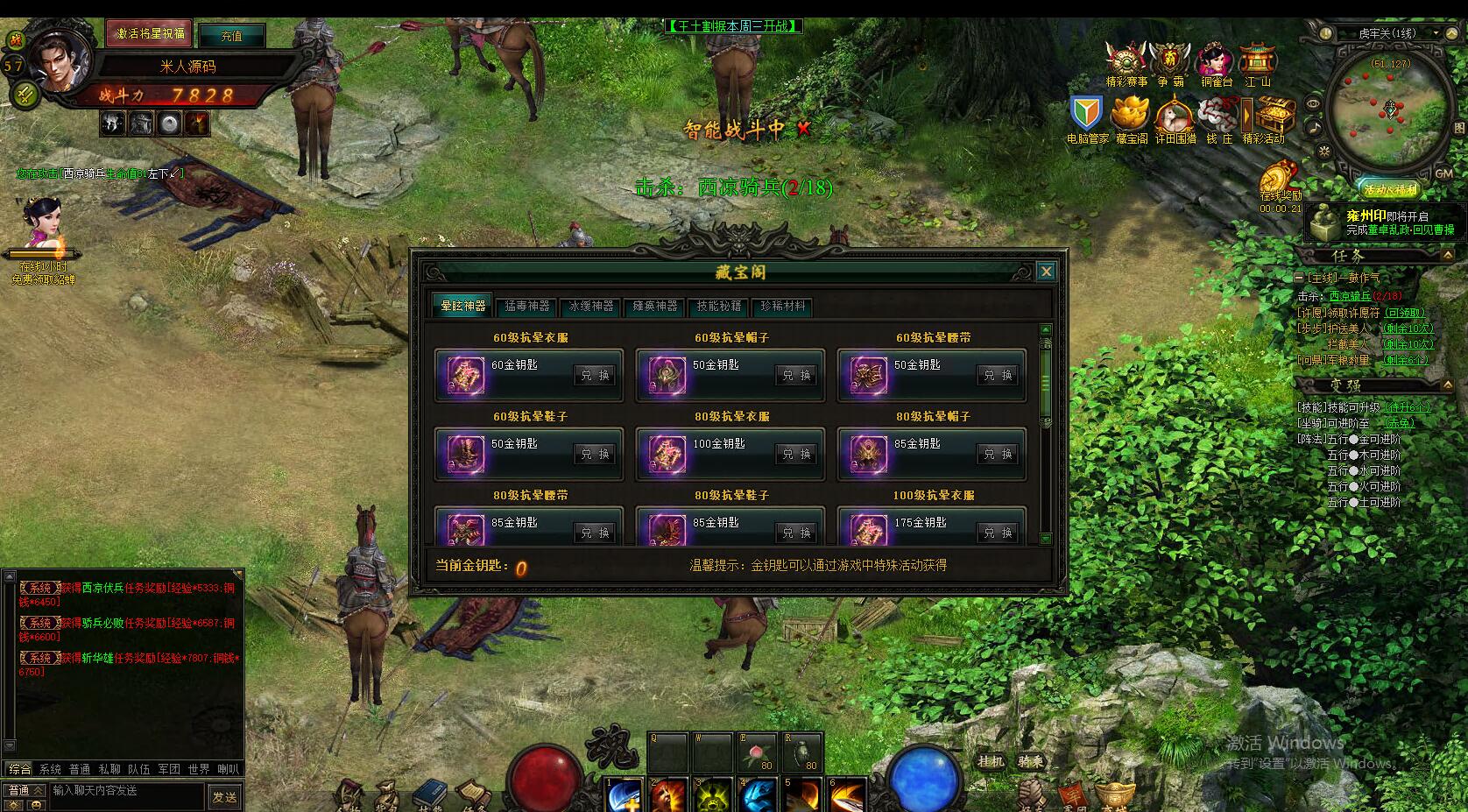The image size is (1468, 812).
Task: Click the 充值 recharge button
Action: click(231, 36)
